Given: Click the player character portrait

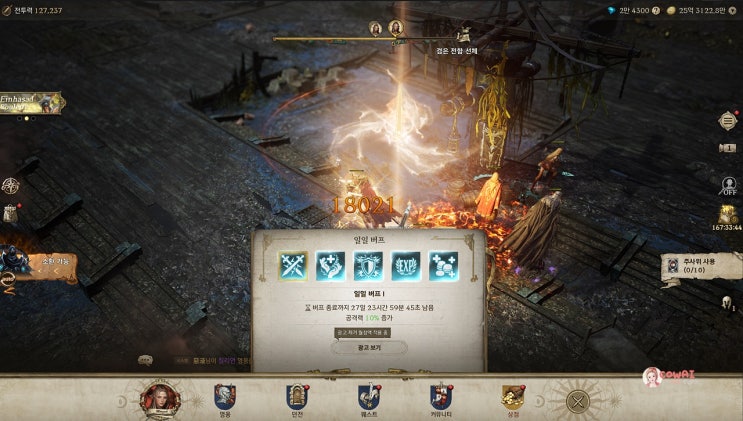Looking at the screenshot, I should point(159,399).
